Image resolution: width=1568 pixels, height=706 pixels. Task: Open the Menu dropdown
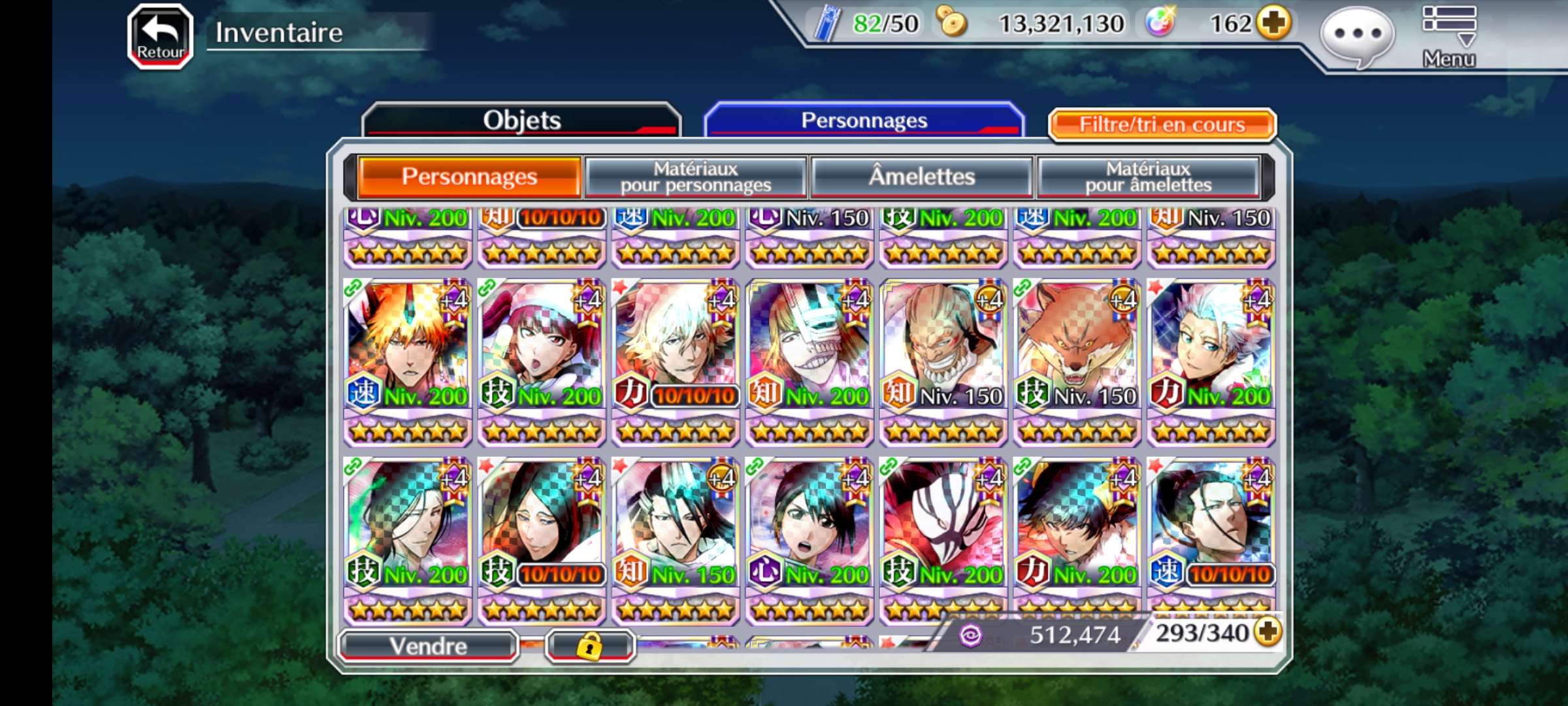coord(1448,37)
